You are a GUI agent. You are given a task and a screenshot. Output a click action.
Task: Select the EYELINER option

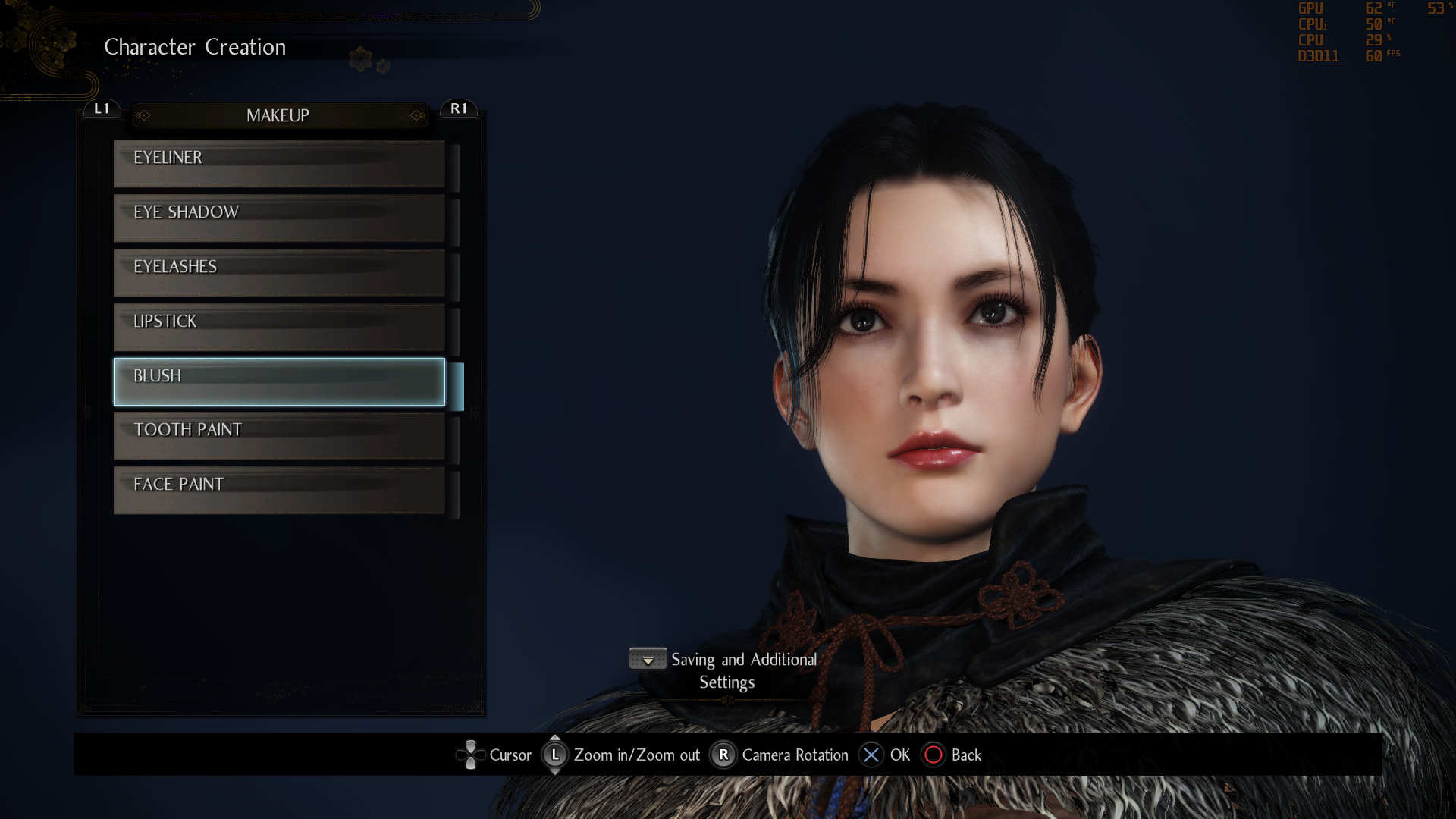(x=278, y=162)
